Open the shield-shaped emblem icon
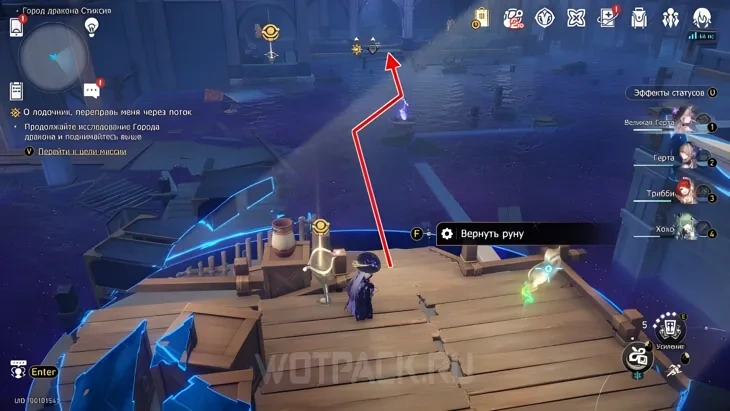 pos(545,18)
